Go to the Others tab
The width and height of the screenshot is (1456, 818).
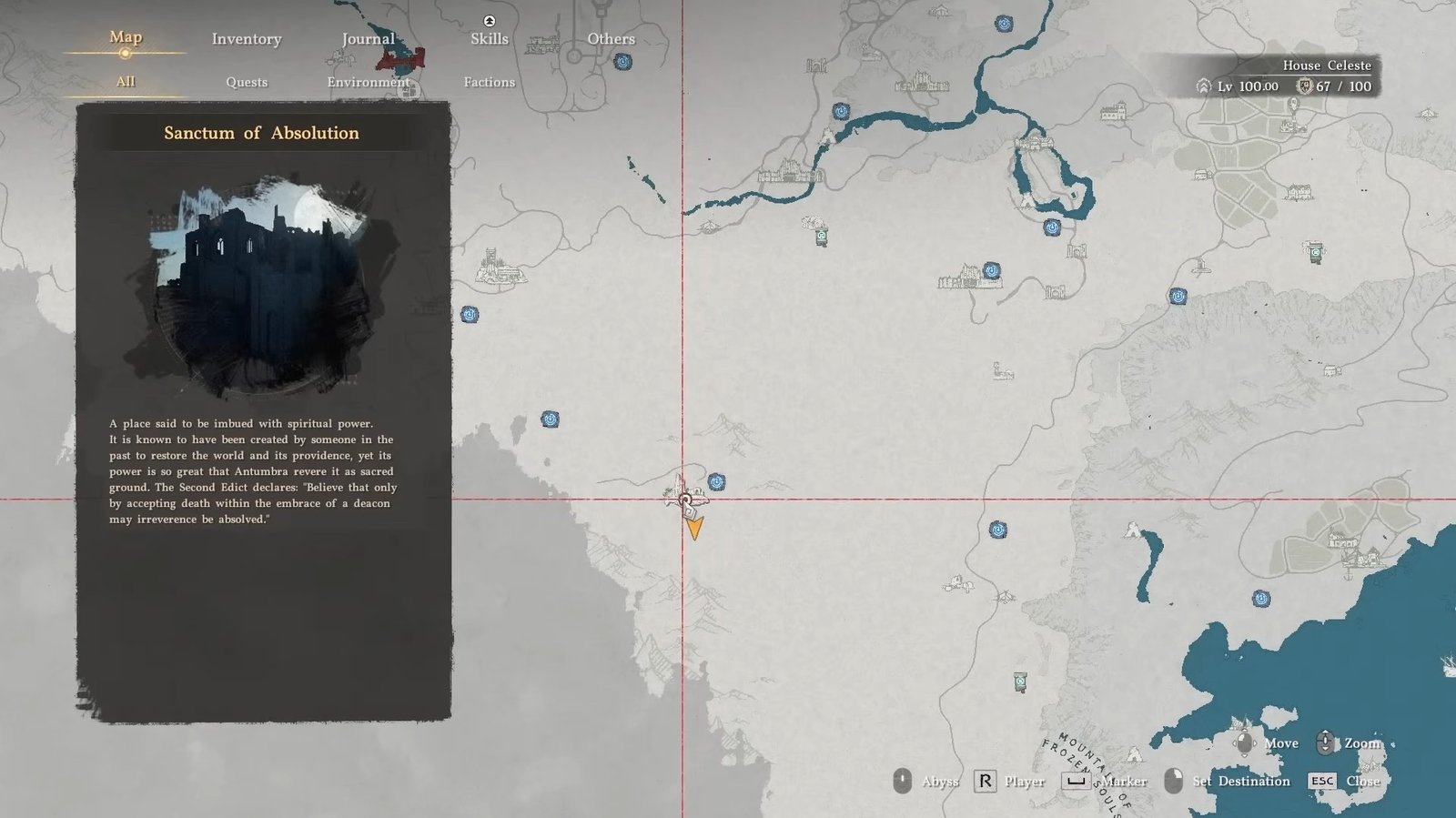611,39
